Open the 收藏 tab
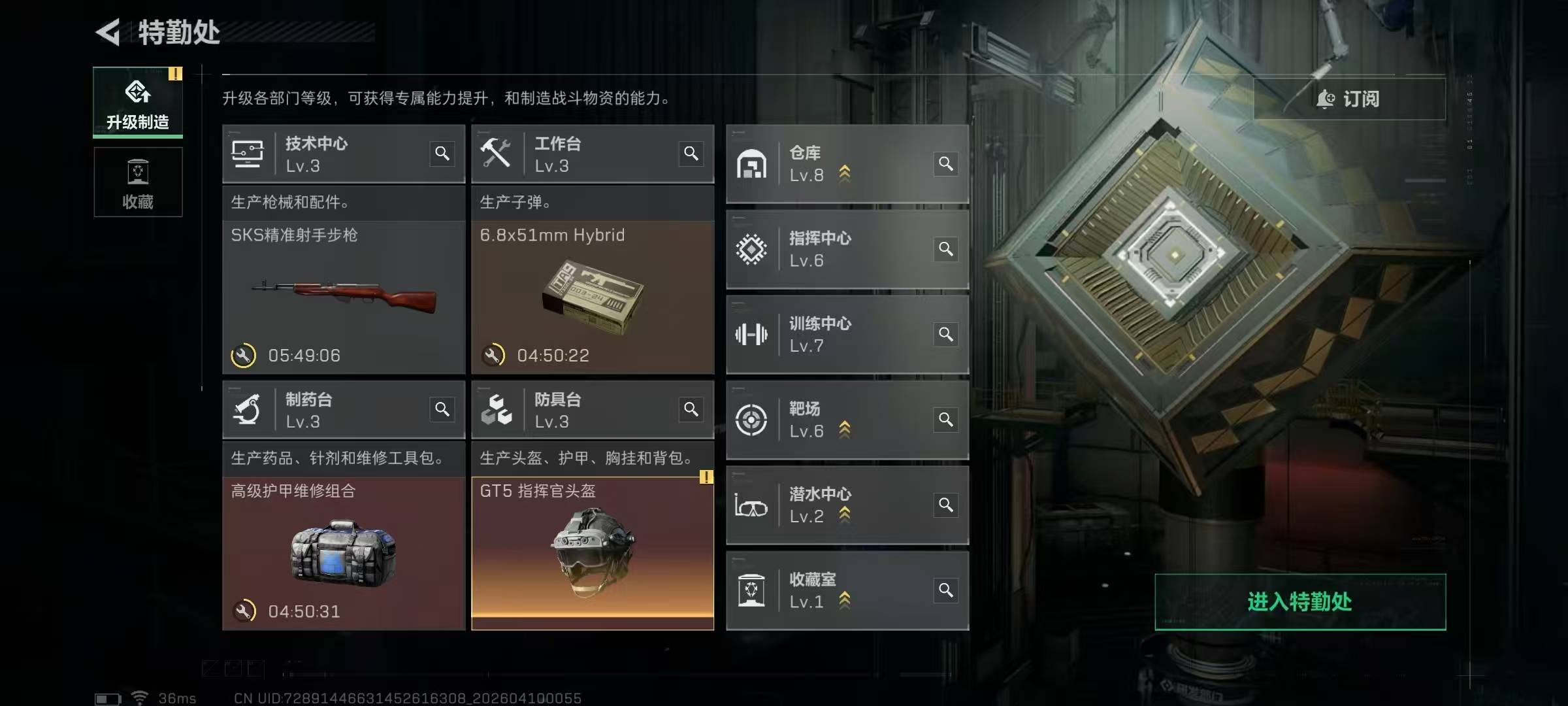 click(138, 182)
